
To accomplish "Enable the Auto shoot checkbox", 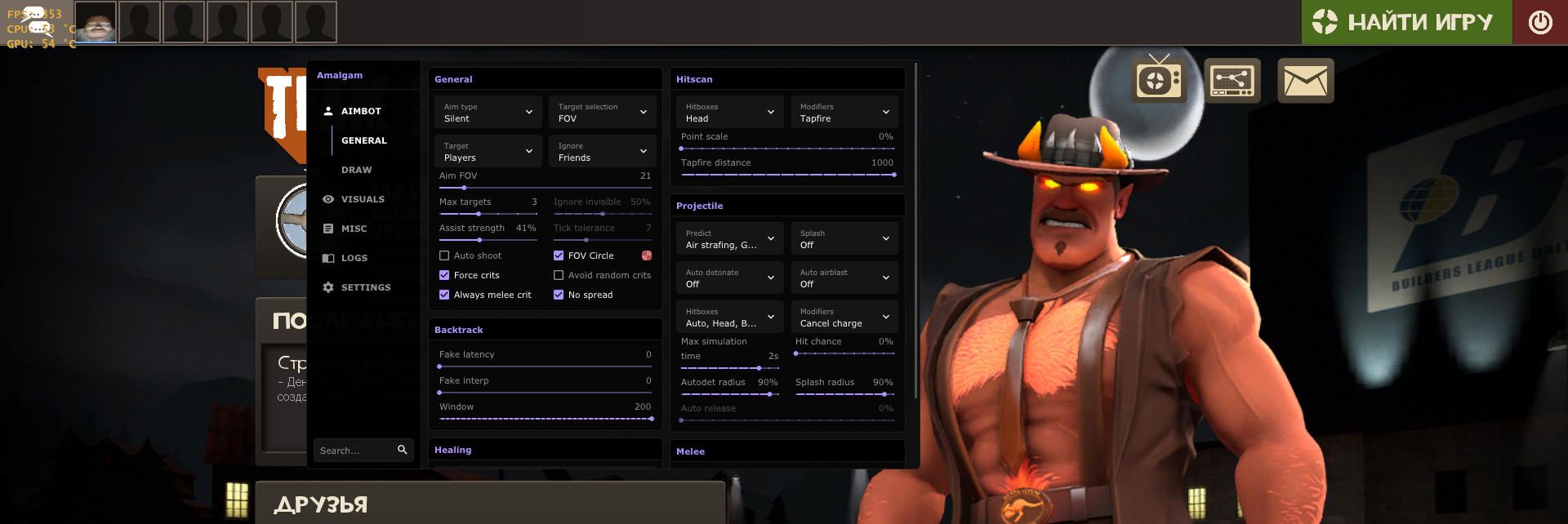I will click(x=445, y=255).
